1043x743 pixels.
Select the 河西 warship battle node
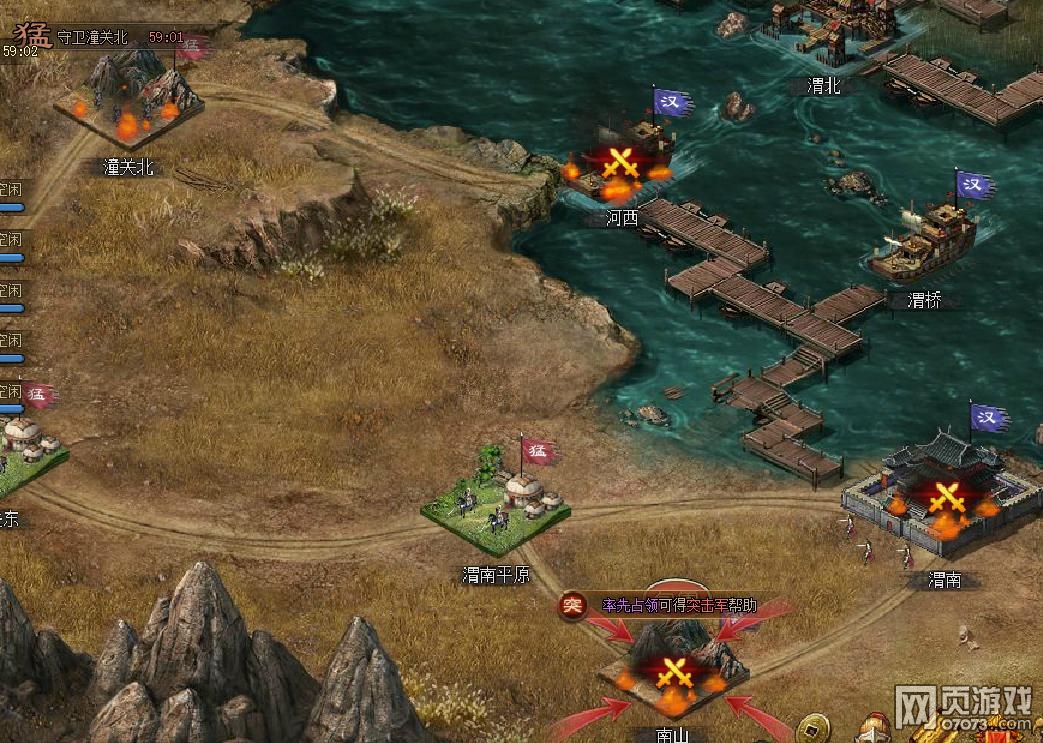coord(621,164)
